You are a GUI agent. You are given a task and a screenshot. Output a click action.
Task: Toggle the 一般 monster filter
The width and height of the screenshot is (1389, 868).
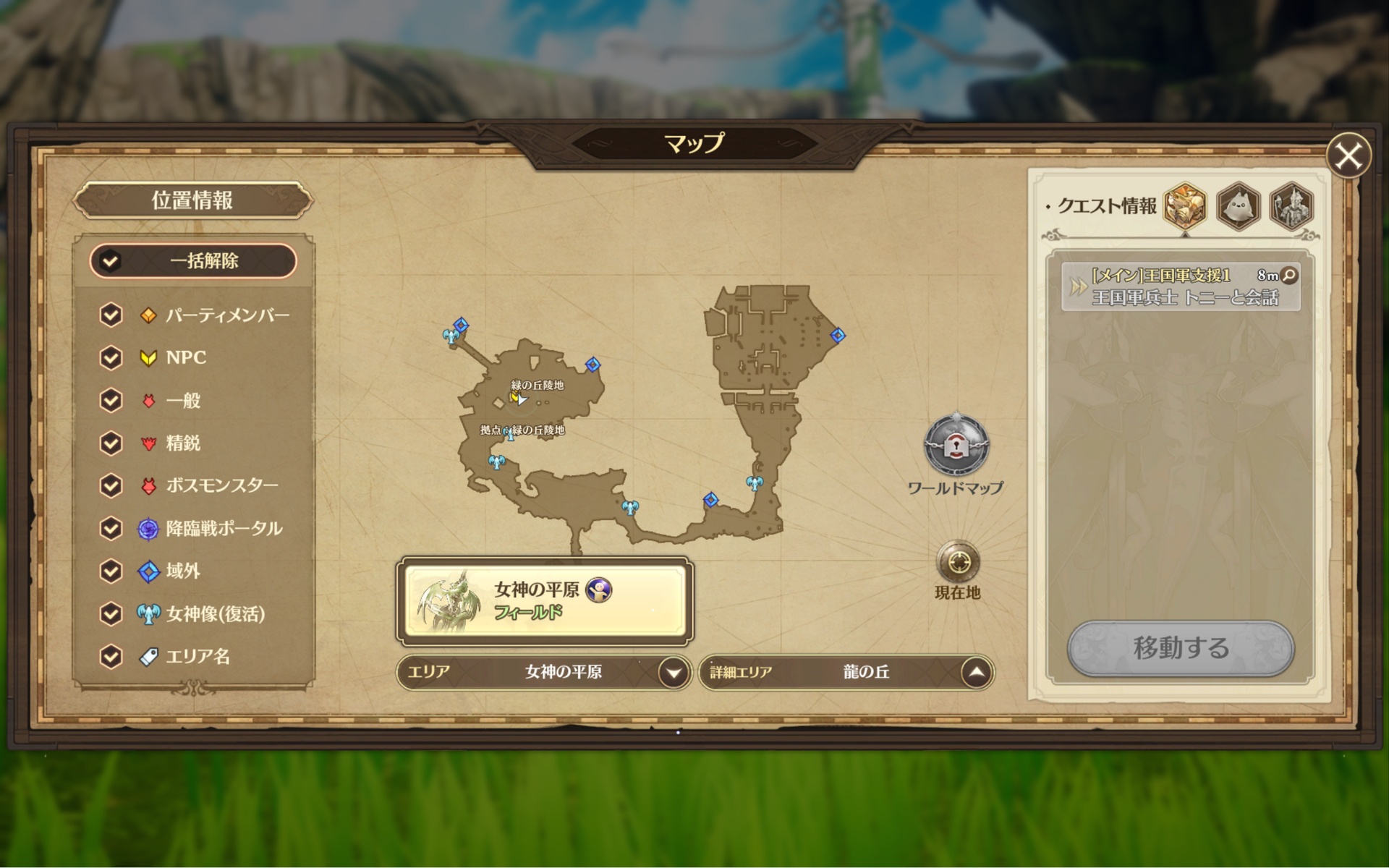point(111,400)
